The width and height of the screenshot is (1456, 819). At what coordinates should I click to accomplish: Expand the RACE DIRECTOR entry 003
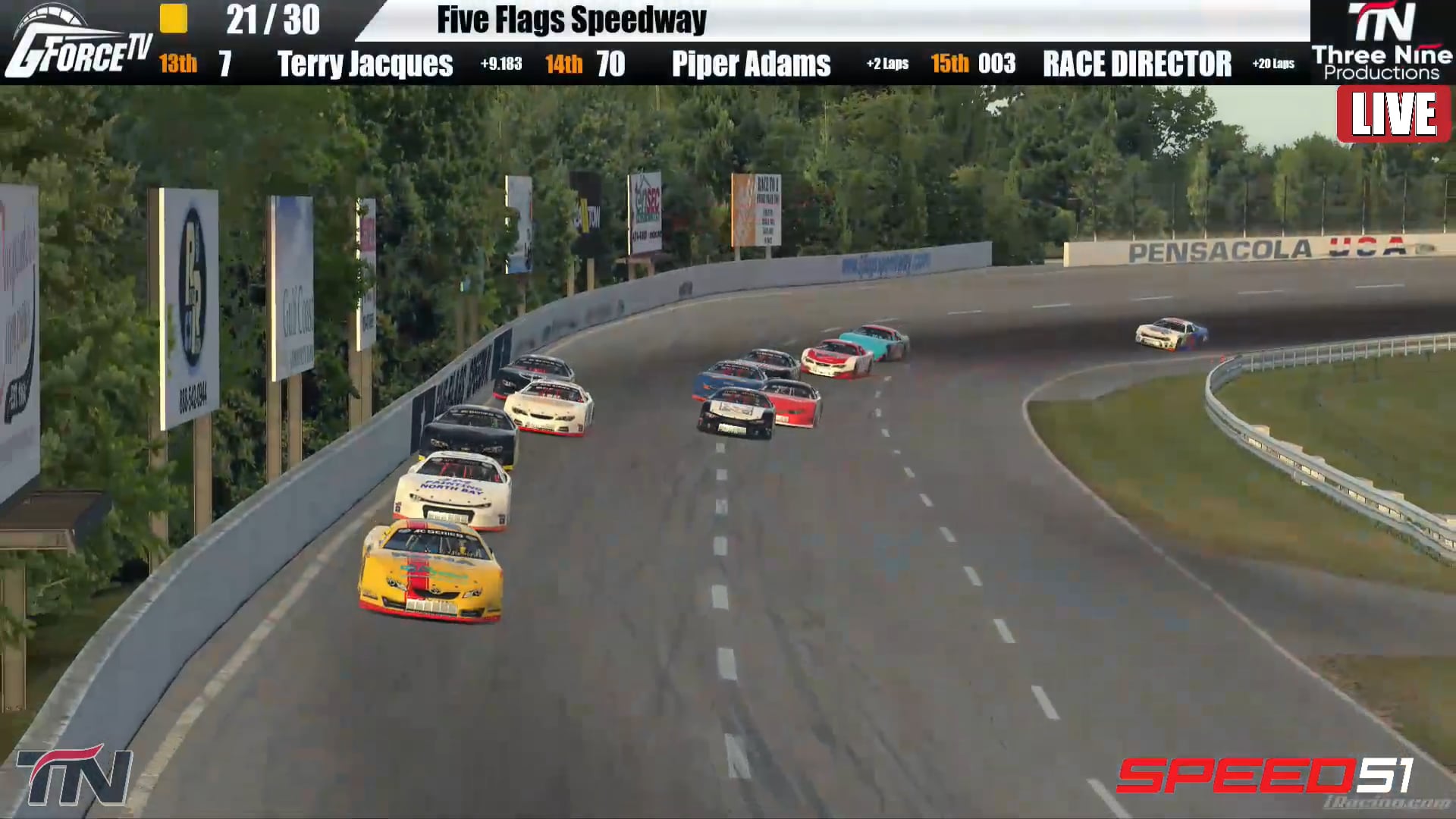tap(1137, 66)
